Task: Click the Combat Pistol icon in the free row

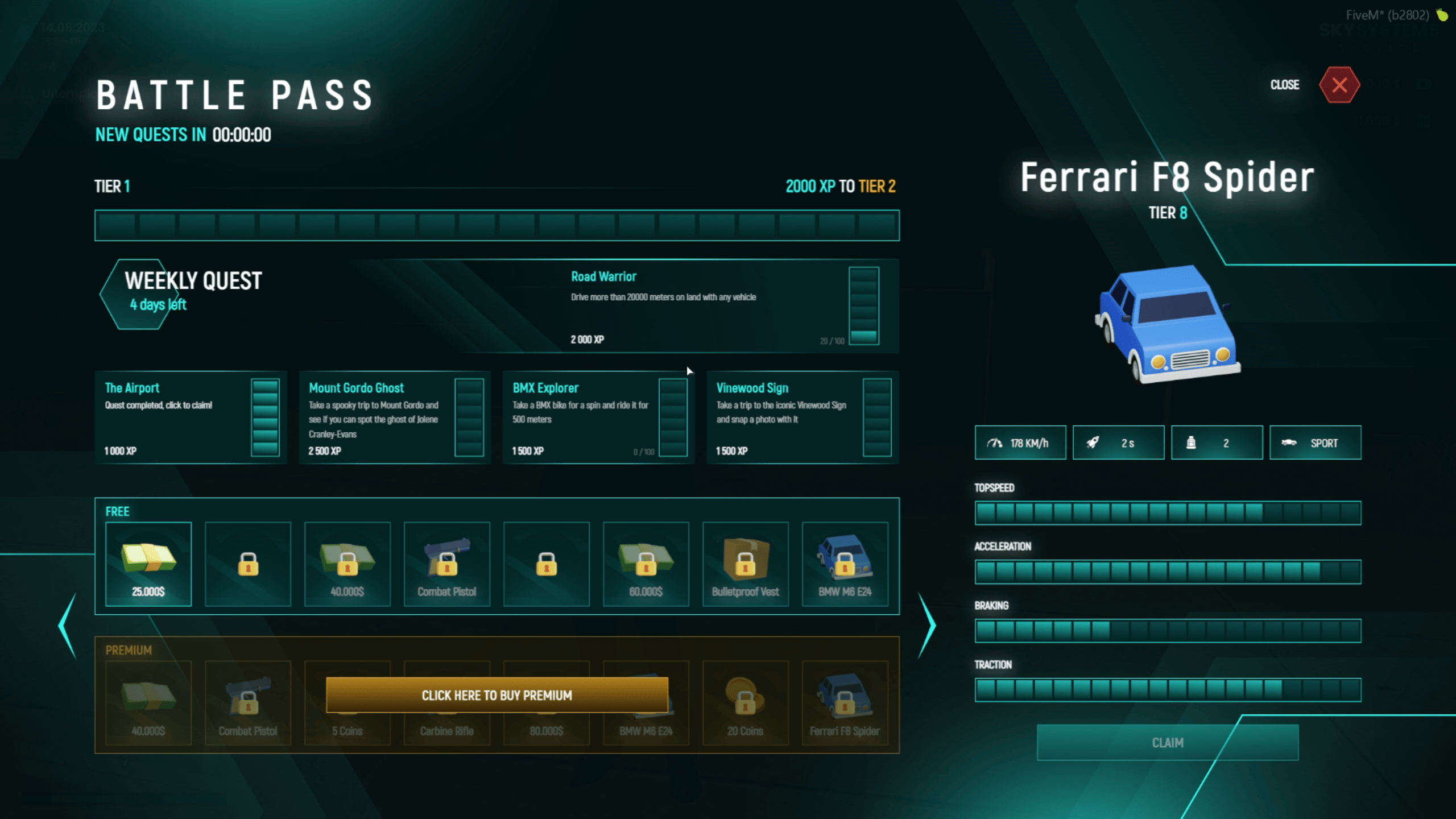Action: pyautogui.click(x=447, y=560)
